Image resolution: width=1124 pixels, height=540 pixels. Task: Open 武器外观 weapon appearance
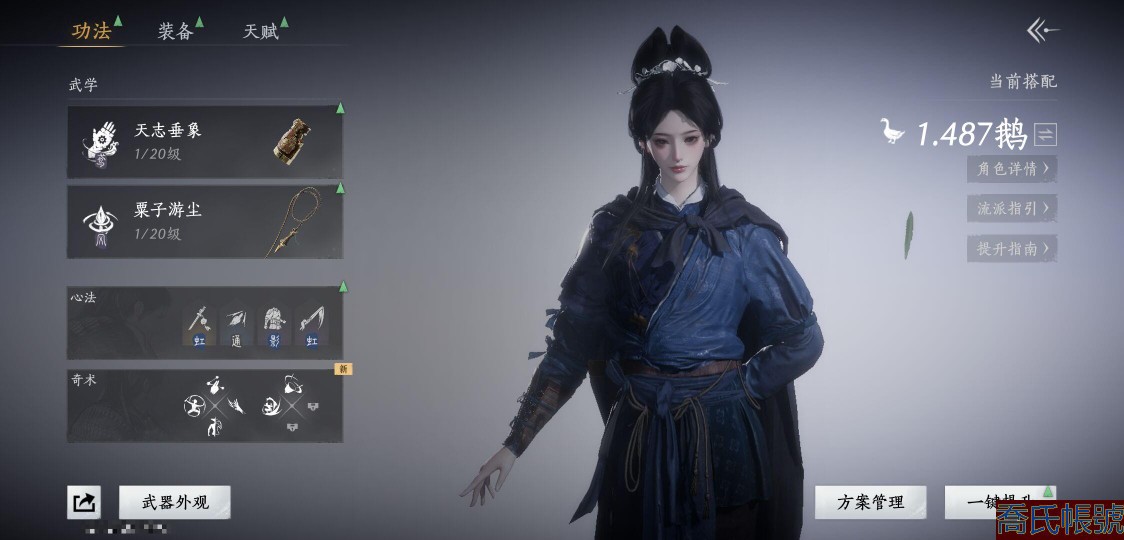[175, 502]
